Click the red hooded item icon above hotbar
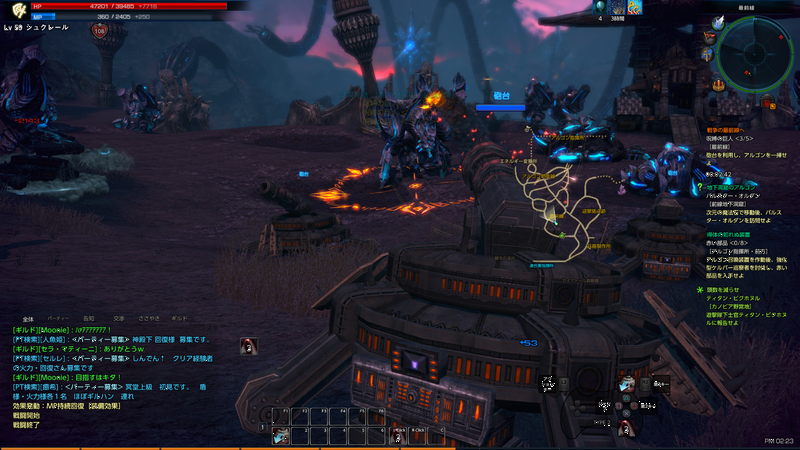This screenshot has height=450, width=800. [x=248, y=347]
